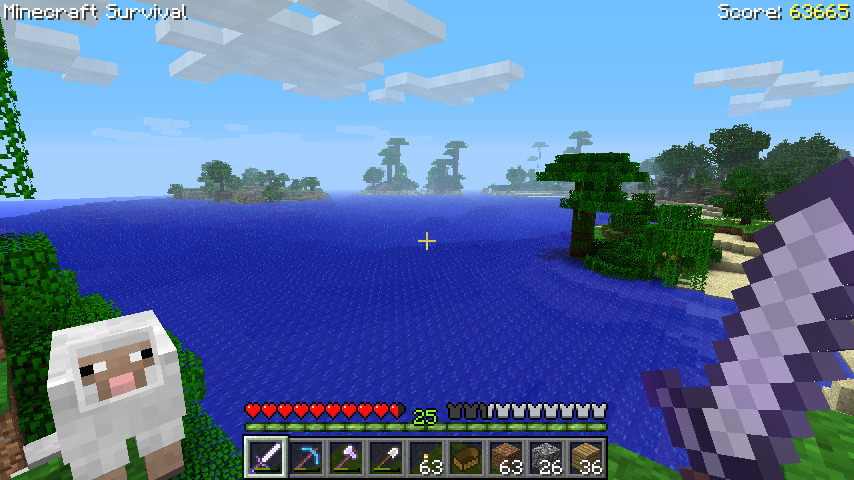Select the wooden planks stack of 36
Viewport: 854px width, 480px height.
[586, 458]
